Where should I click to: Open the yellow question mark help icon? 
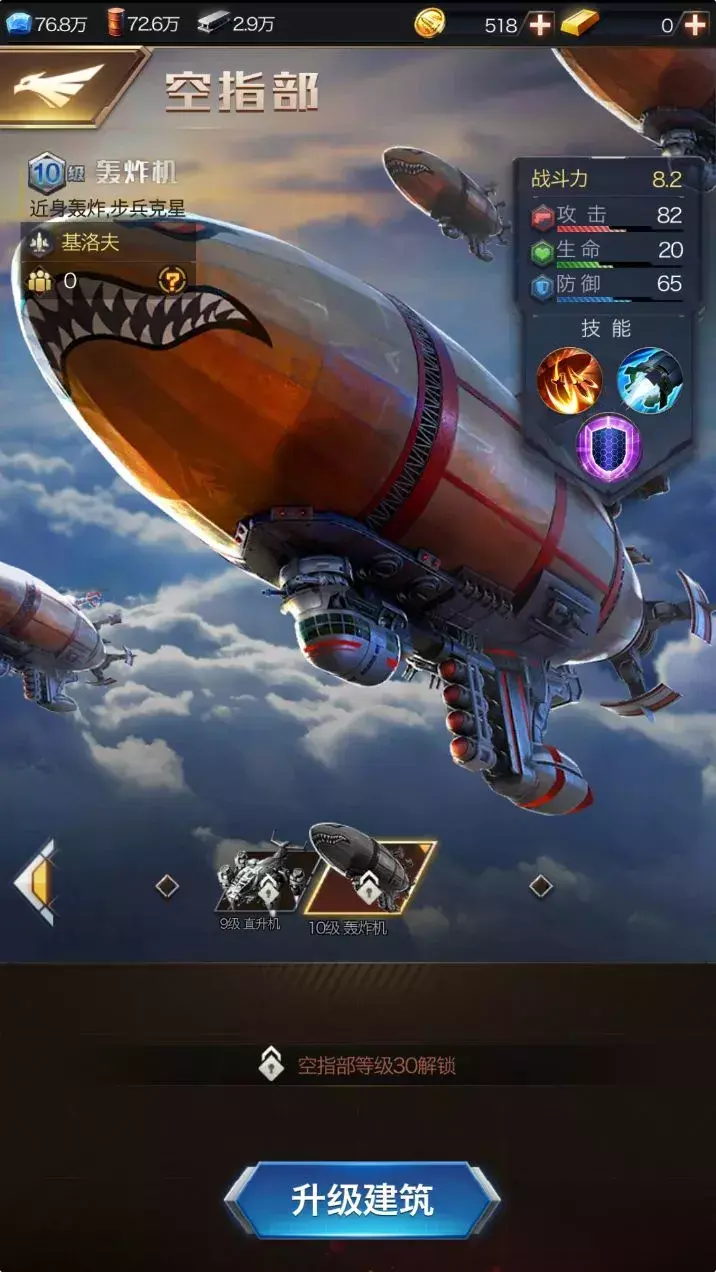172,281
